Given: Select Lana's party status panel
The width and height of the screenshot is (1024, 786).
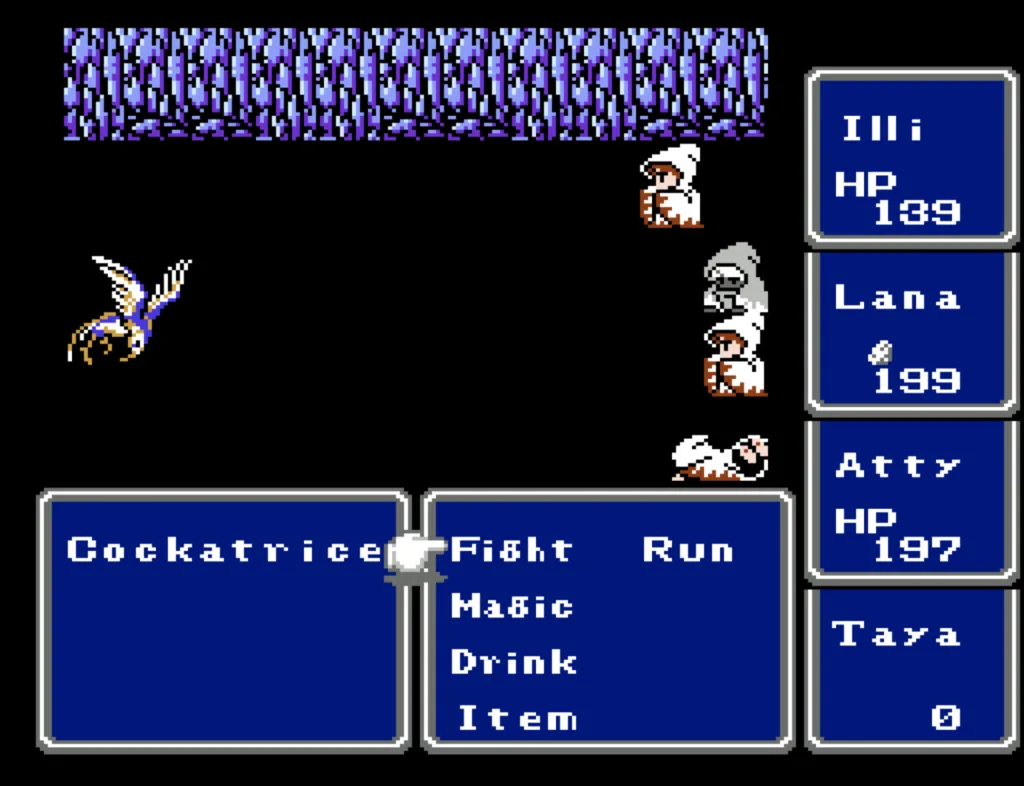Looking at the screenshot, I should [910, 332].
